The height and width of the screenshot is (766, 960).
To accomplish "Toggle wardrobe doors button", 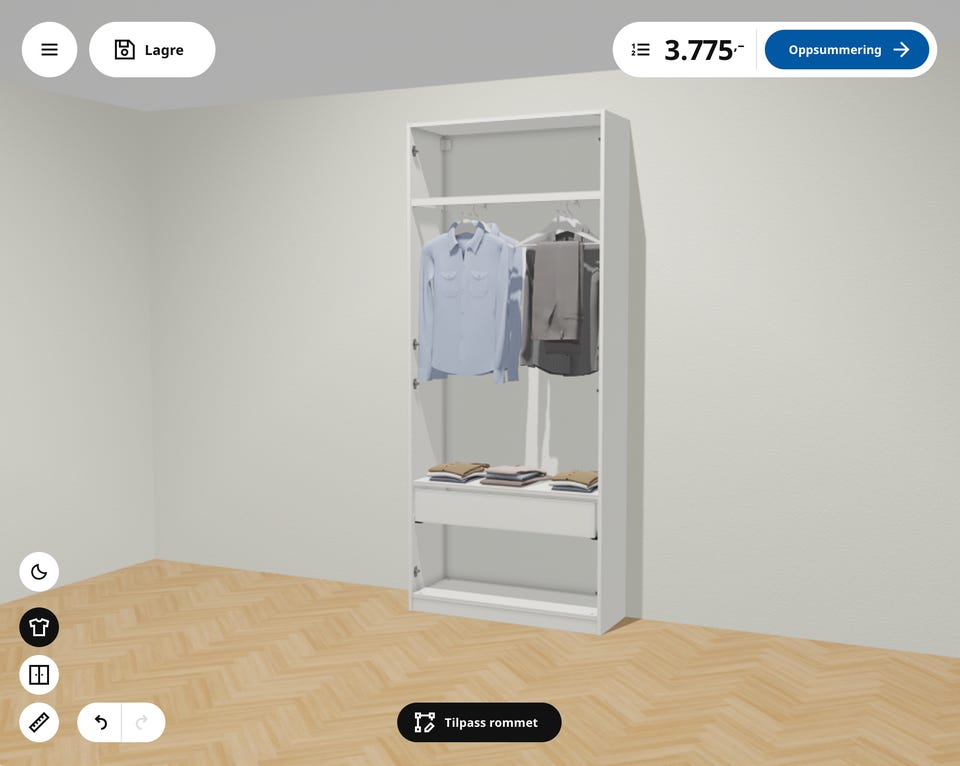I will pyautogui.click(x=39, y=675).
